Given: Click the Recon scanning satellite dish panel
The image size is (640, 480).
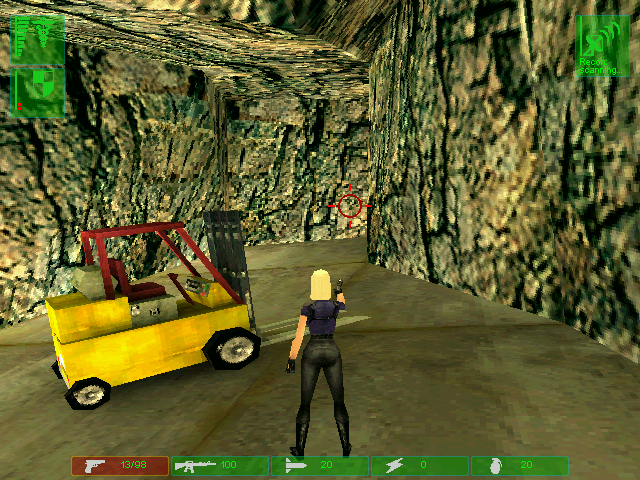Looking at the screenshot, I should pyautogui.click(x=601, y=44).
